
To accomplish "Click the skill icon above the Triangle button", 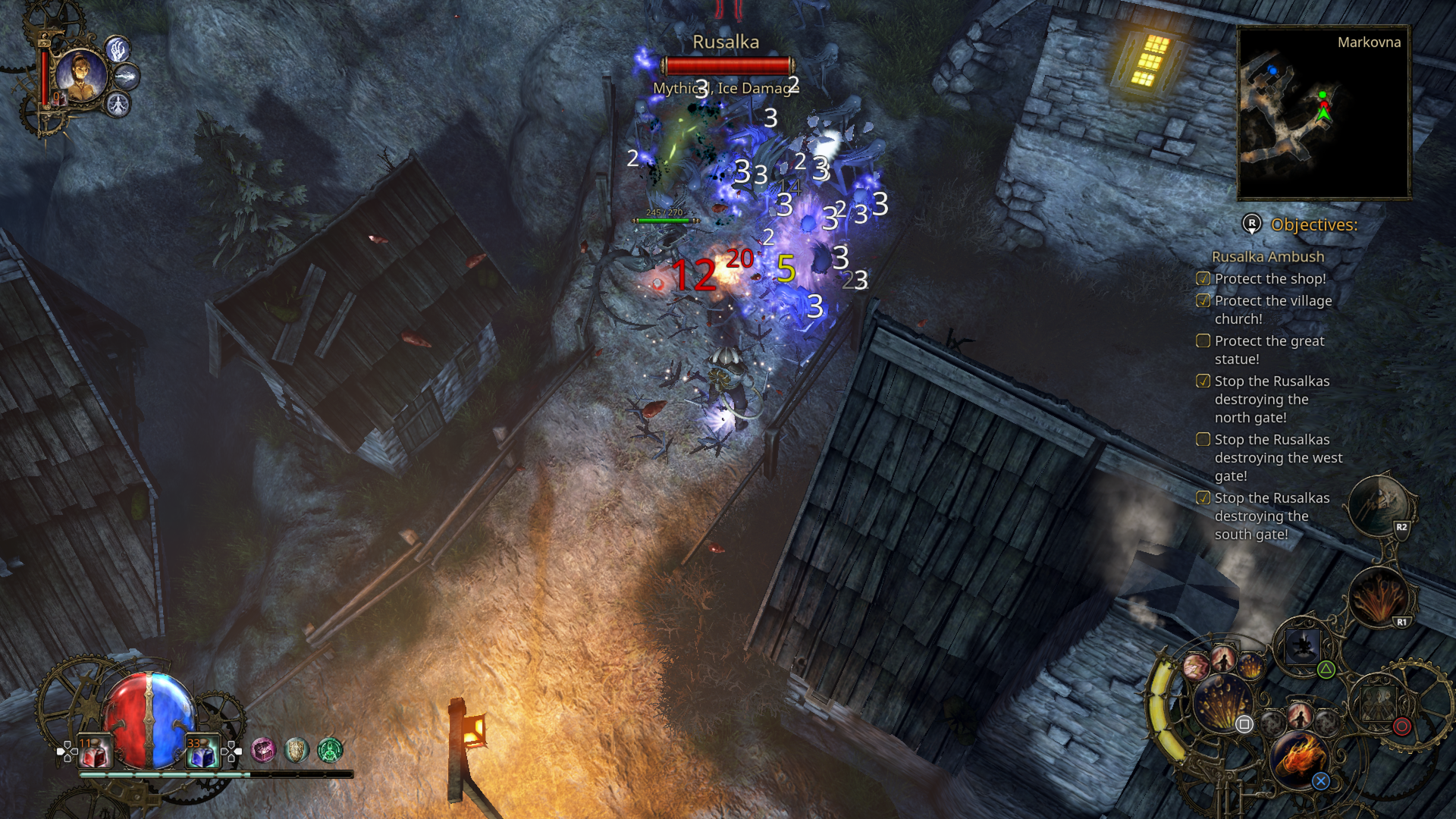I will (x=1303, y=647).
